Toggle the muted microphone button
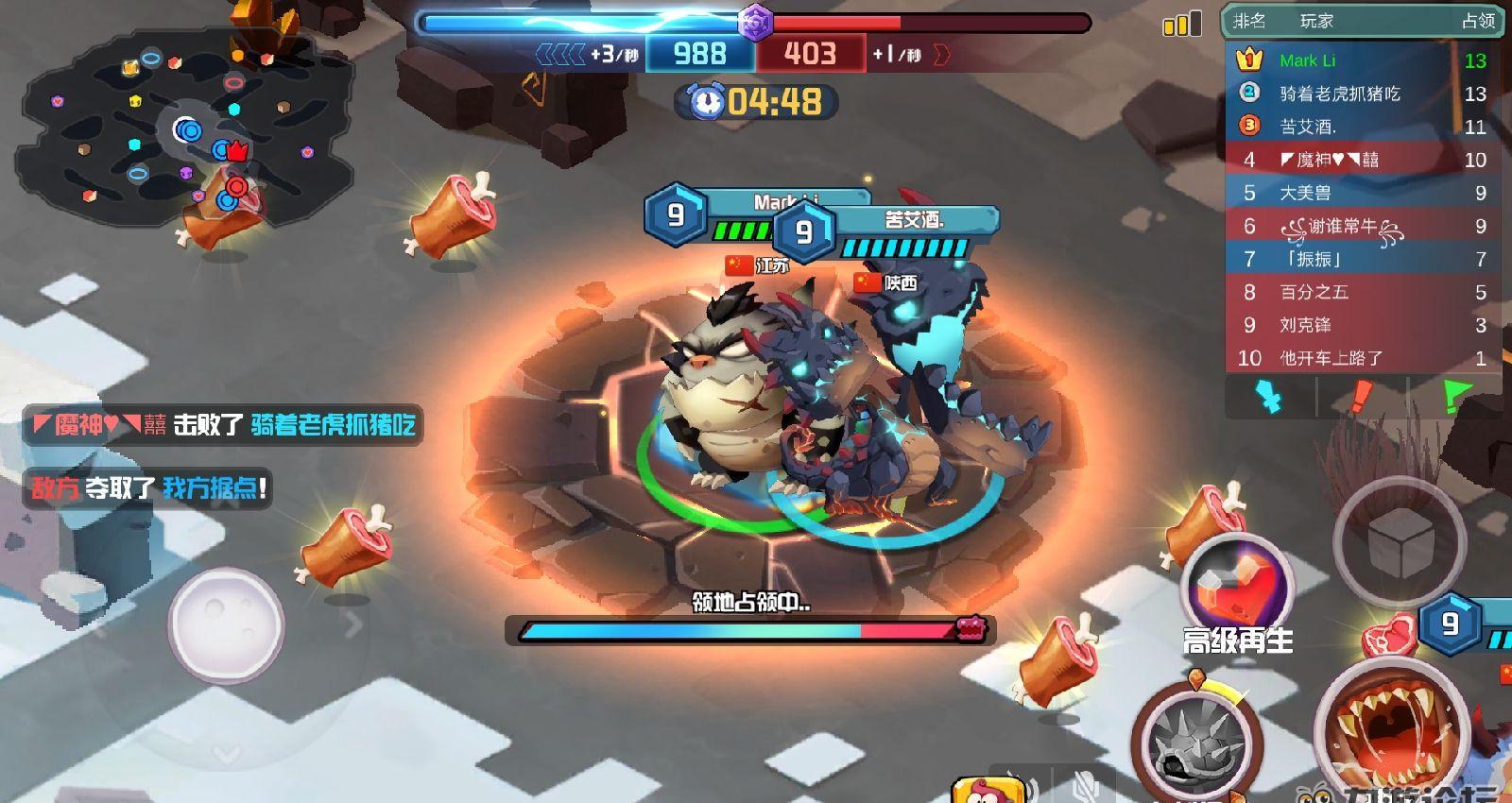This screenshot has height=803, width=1512. (1087, 786)
